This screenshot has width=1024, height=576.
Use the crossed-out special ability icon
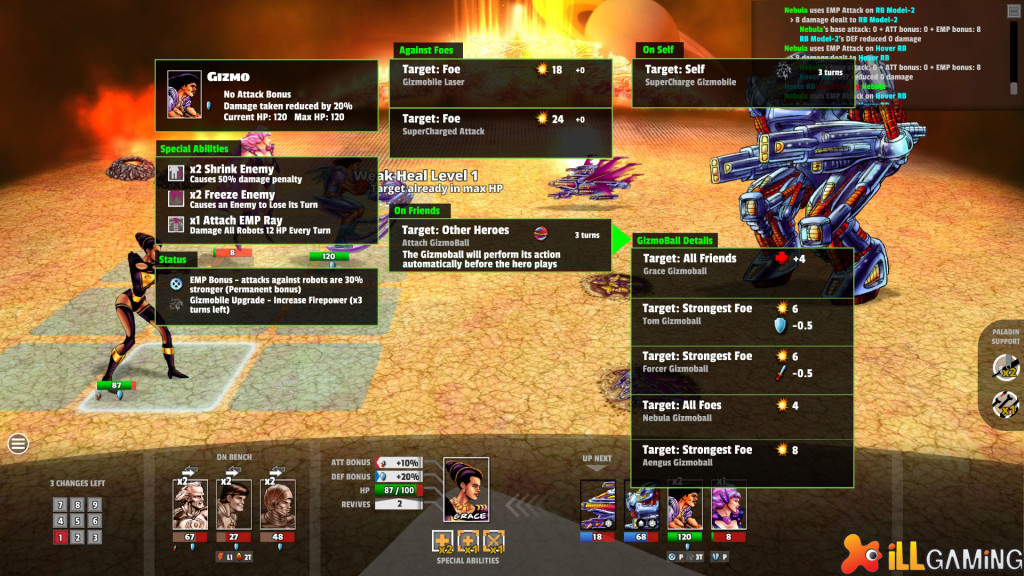click(493, 541)
